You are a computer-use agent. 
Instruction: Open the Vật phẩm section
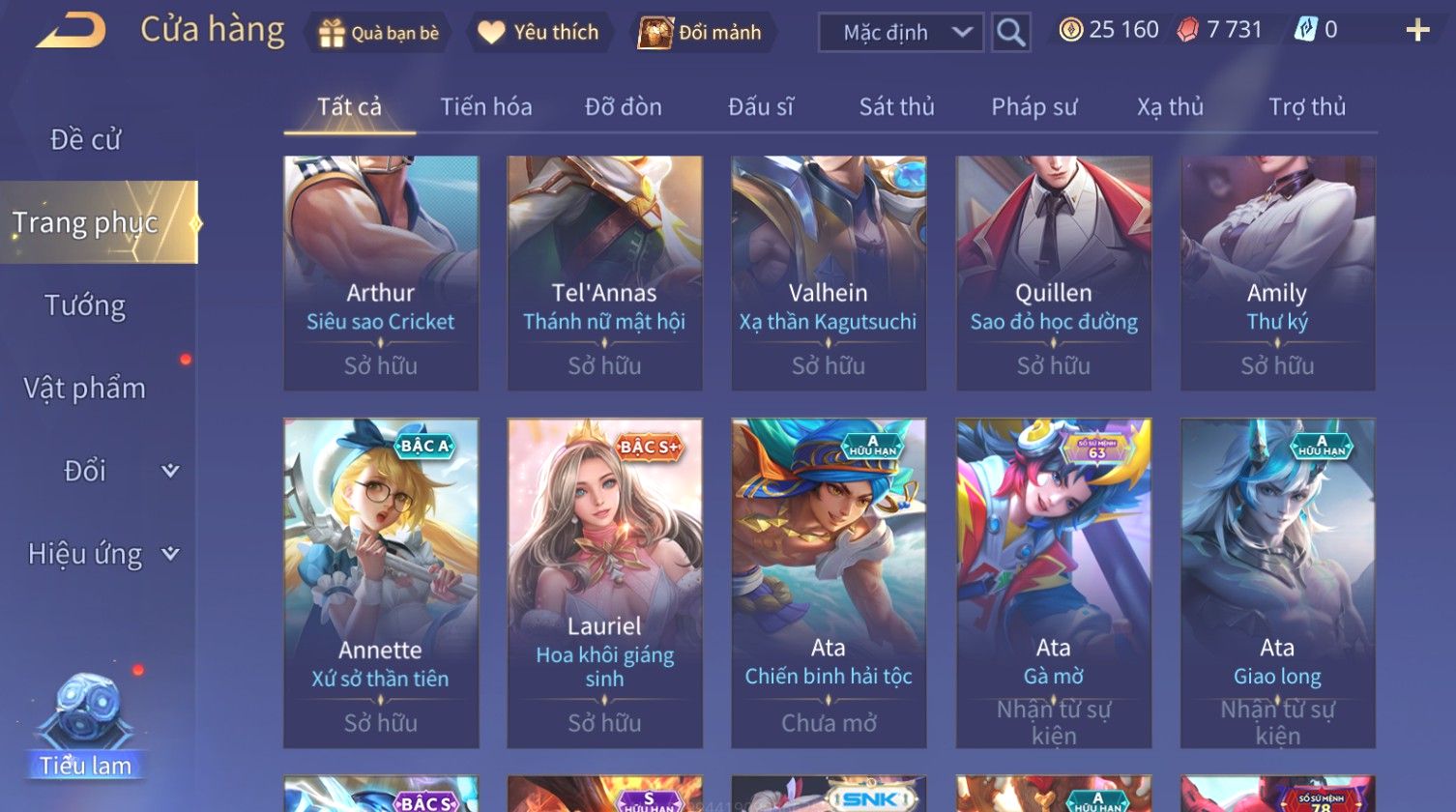[86, 389]
